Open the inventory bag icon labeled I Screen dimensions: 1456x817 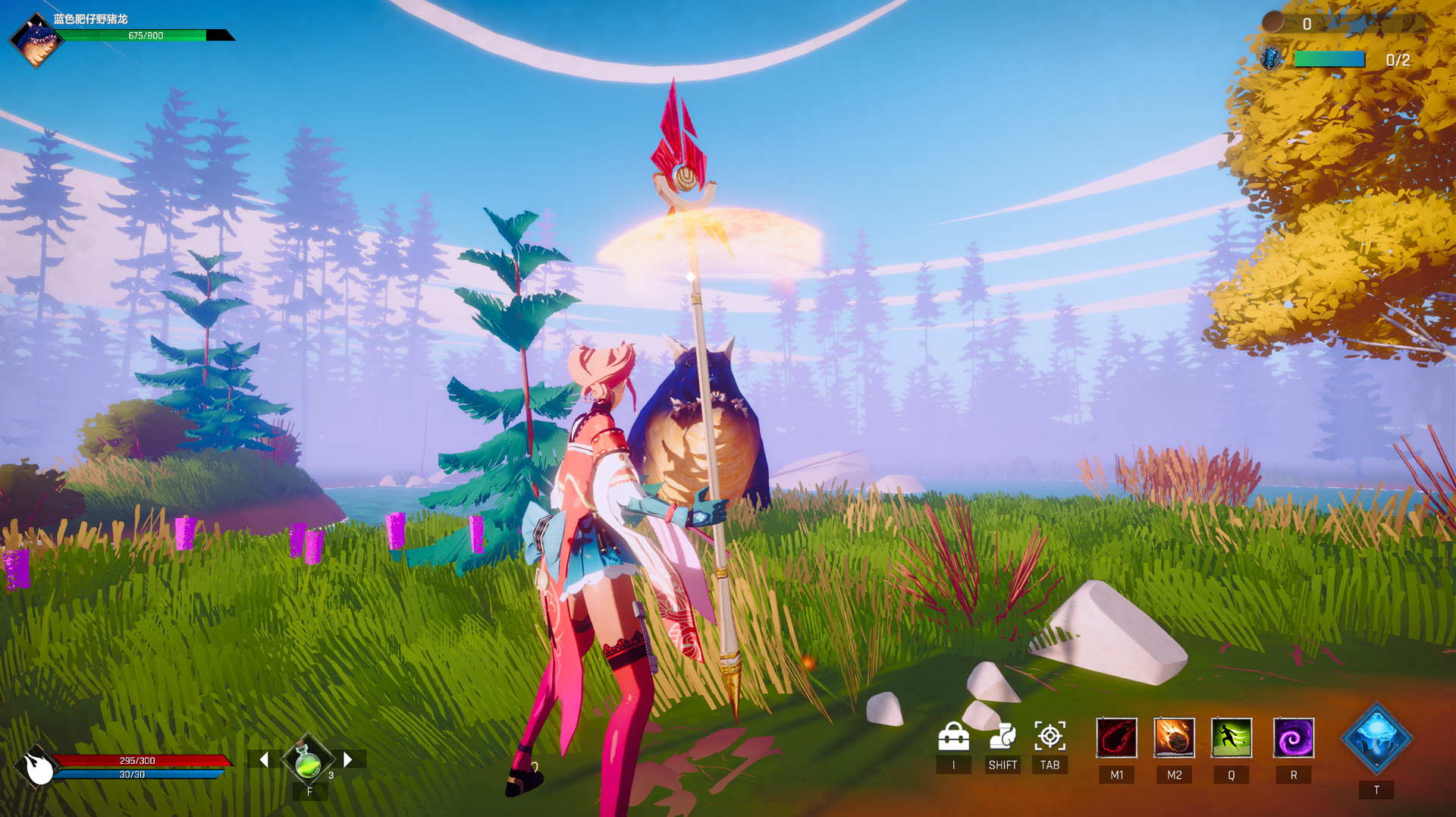955,736
